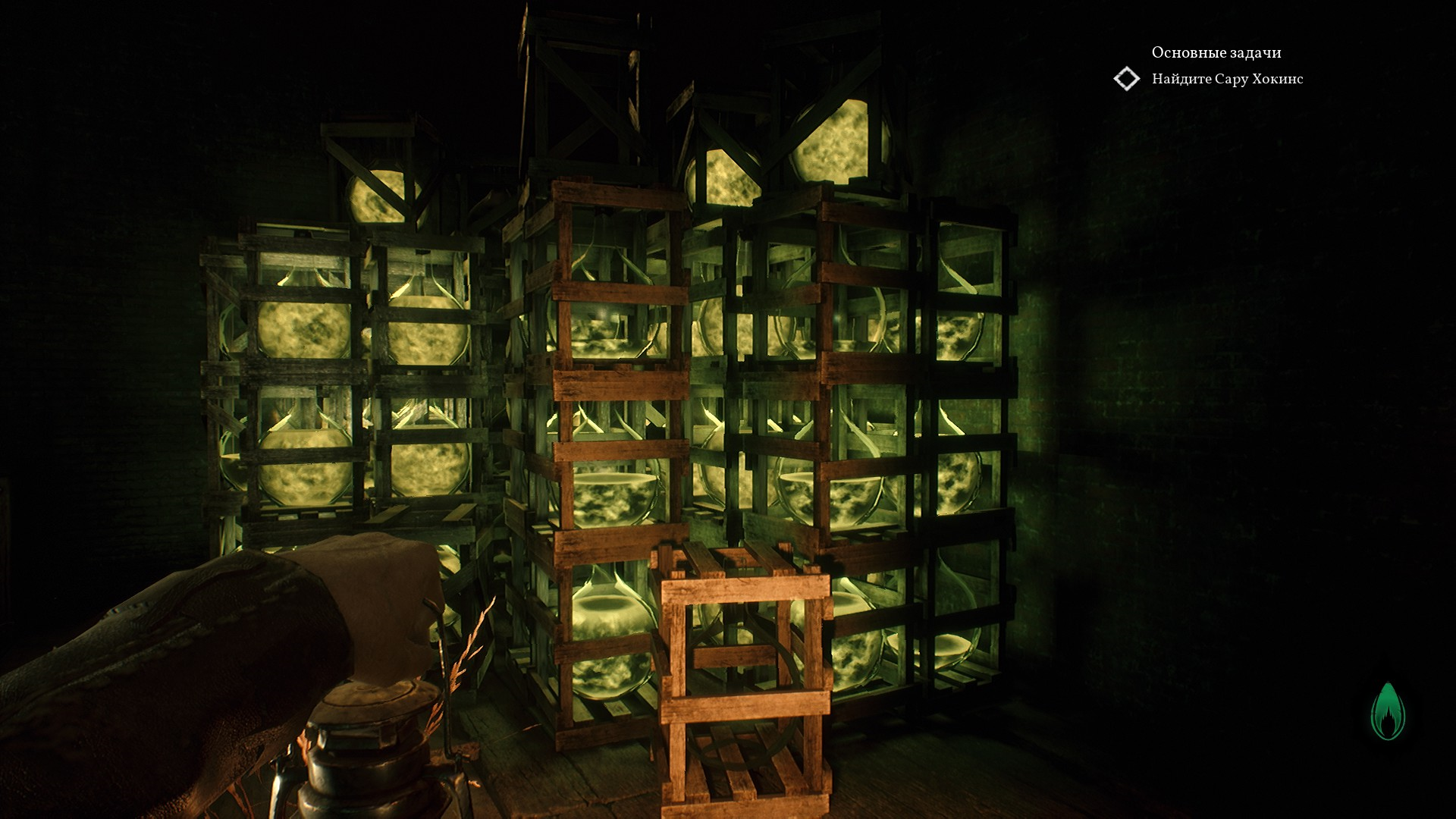Click the green flame lantern icon
1456x819 pixels.
click(x=1388, y=712)
